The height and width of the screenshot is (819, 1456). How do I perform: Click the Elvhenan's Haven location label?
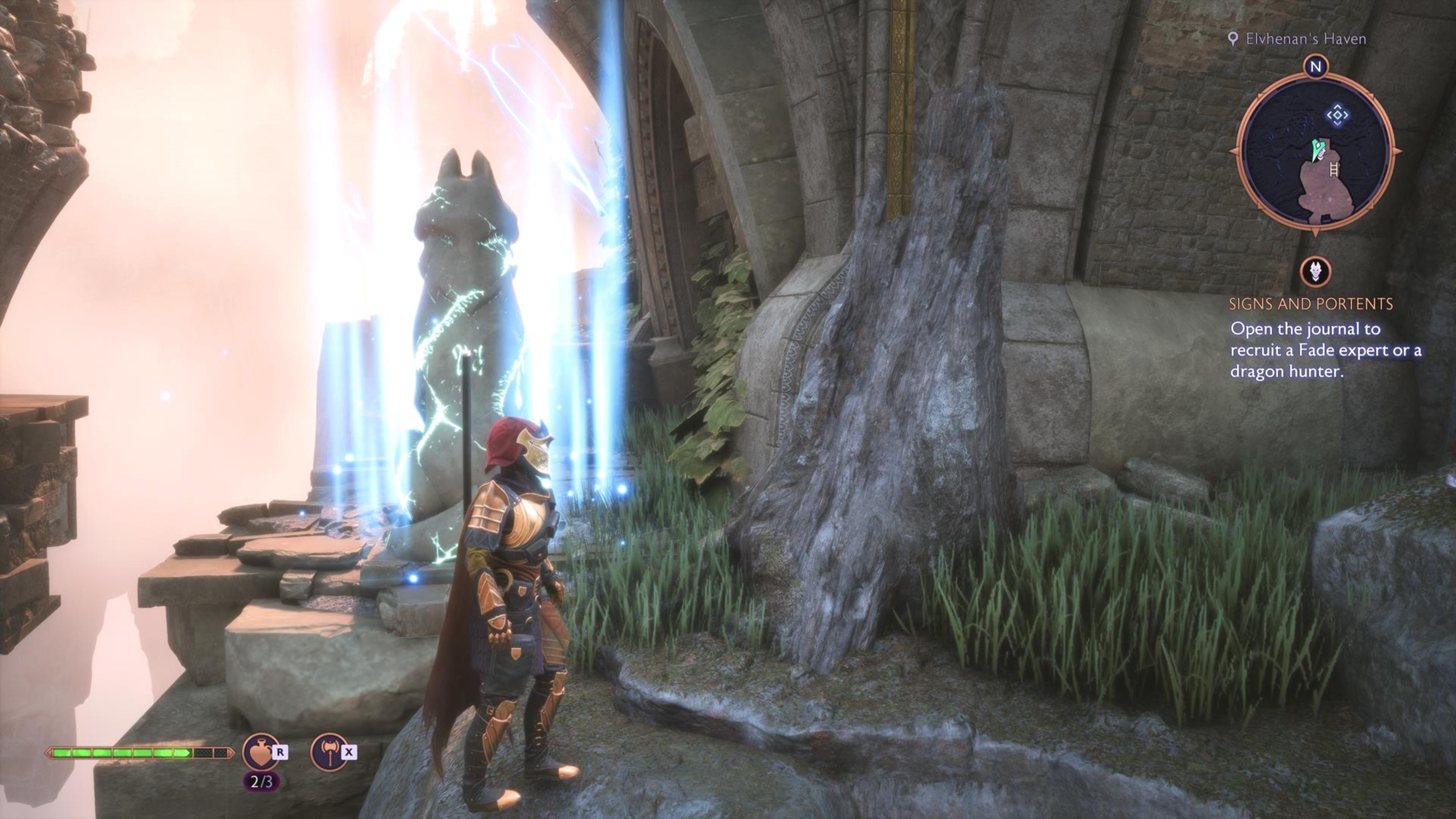[x=1305, y=39]
